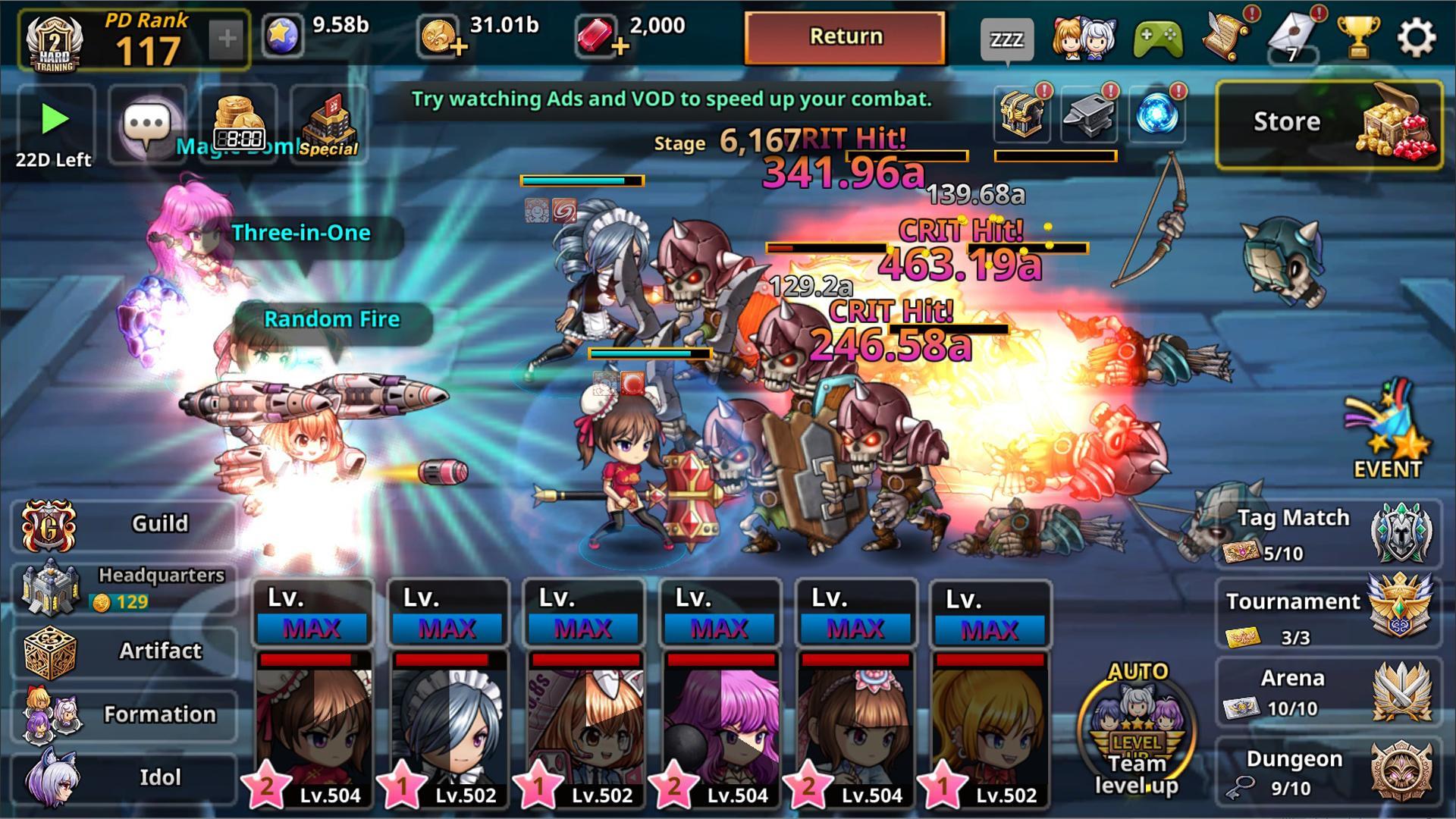Open the Store
Viewport: 1456px width, 819px height.
pos(1329,124)
